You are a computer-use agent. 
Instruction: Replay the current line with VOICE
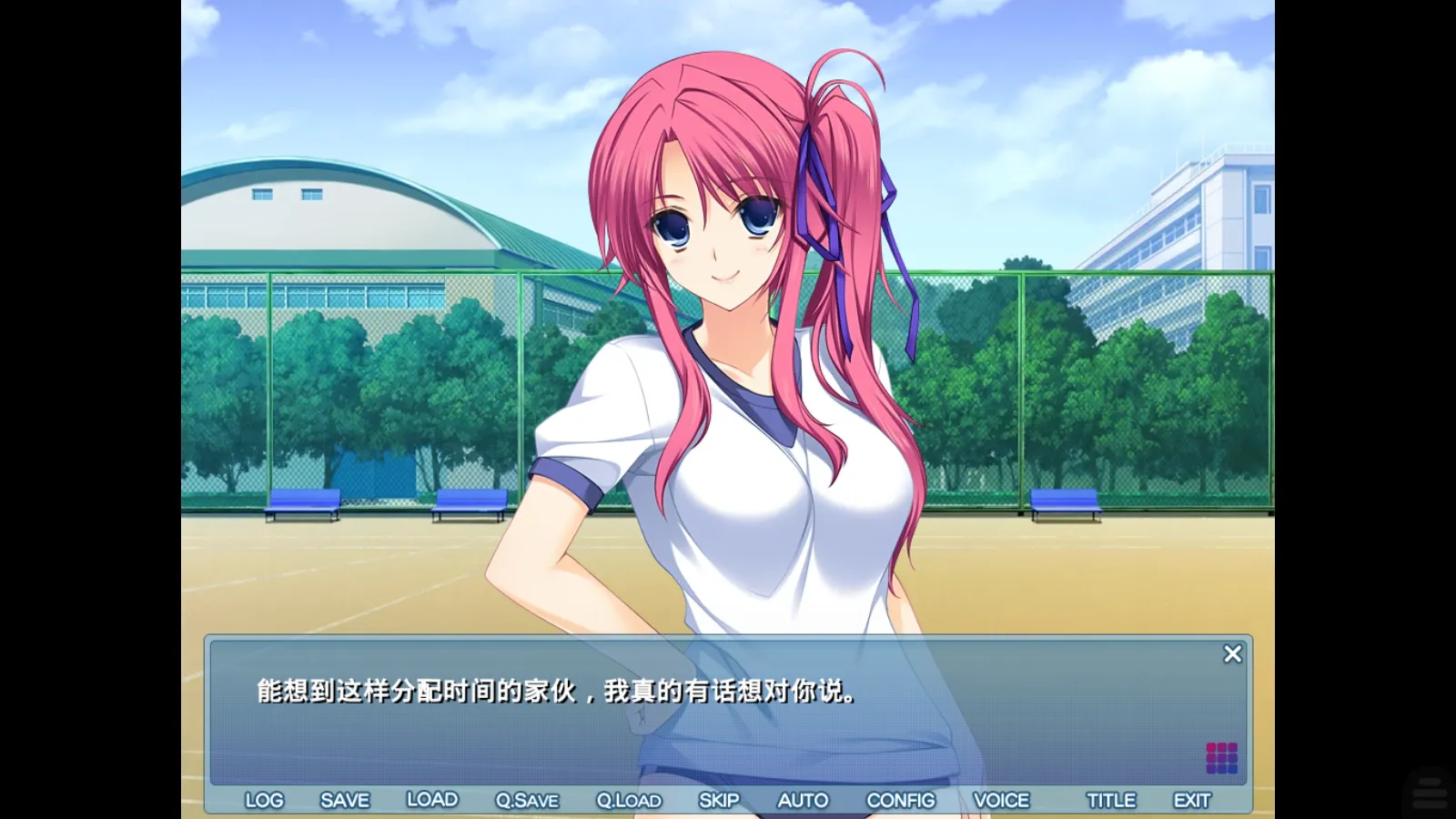coord(1002,800)
